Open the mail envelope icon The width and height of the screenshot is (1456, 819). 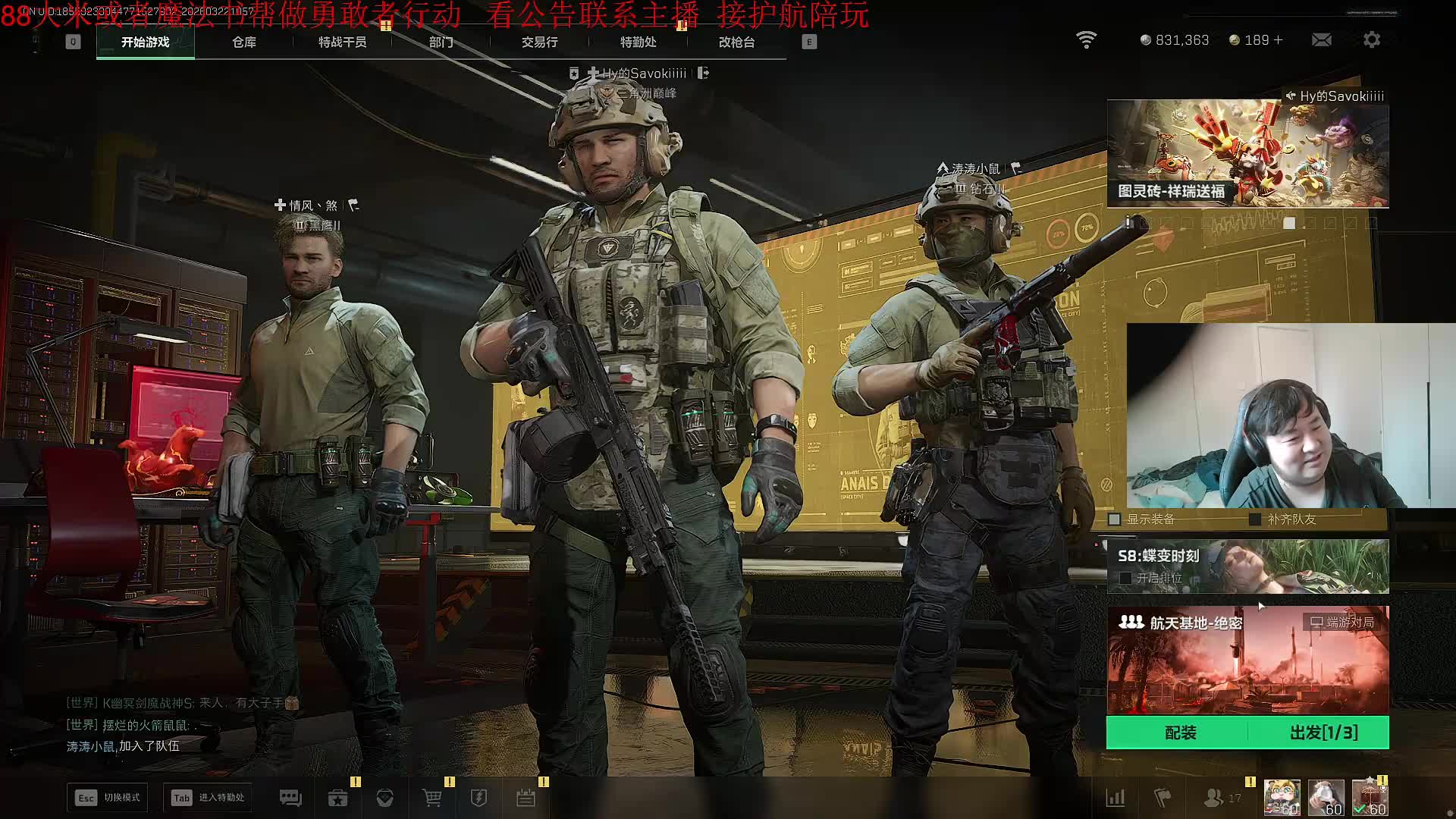pyautogui.click(x=1321, y=40)
